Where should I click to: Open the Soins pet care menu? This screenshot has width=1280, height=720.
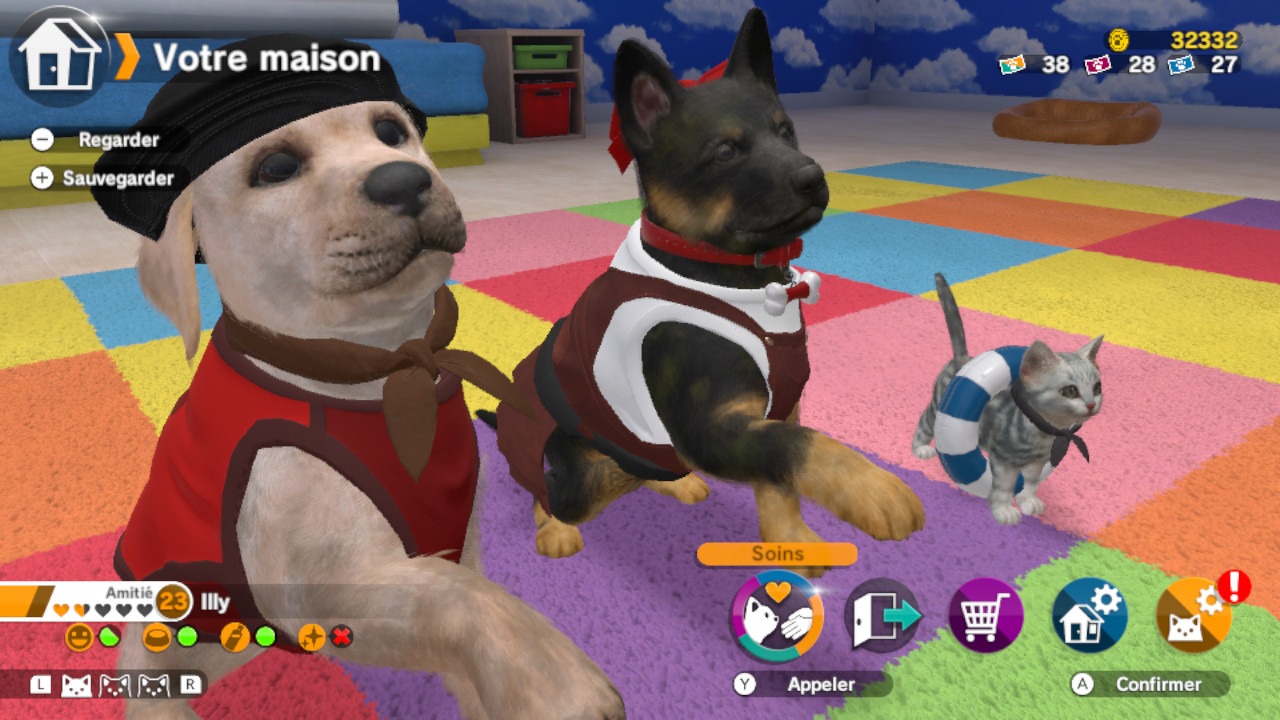tap(777, 616)
